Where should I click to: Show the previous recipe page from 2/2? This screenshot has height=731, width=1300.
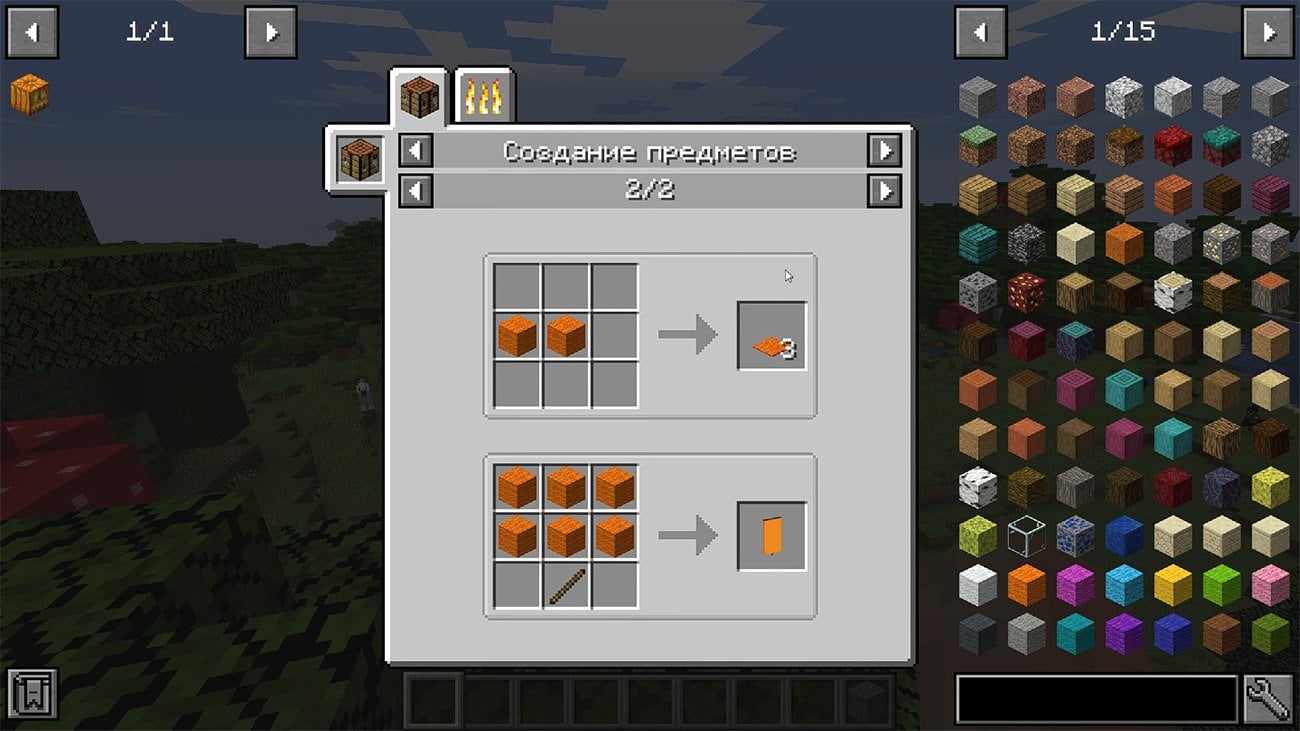[x=416, y=190]
